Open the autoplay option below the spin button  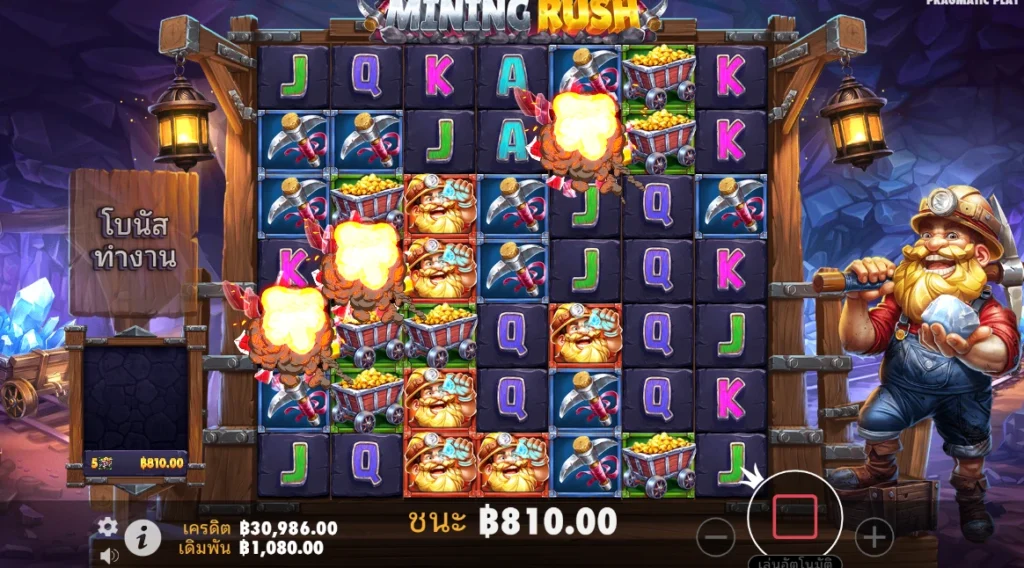point(795,562)
